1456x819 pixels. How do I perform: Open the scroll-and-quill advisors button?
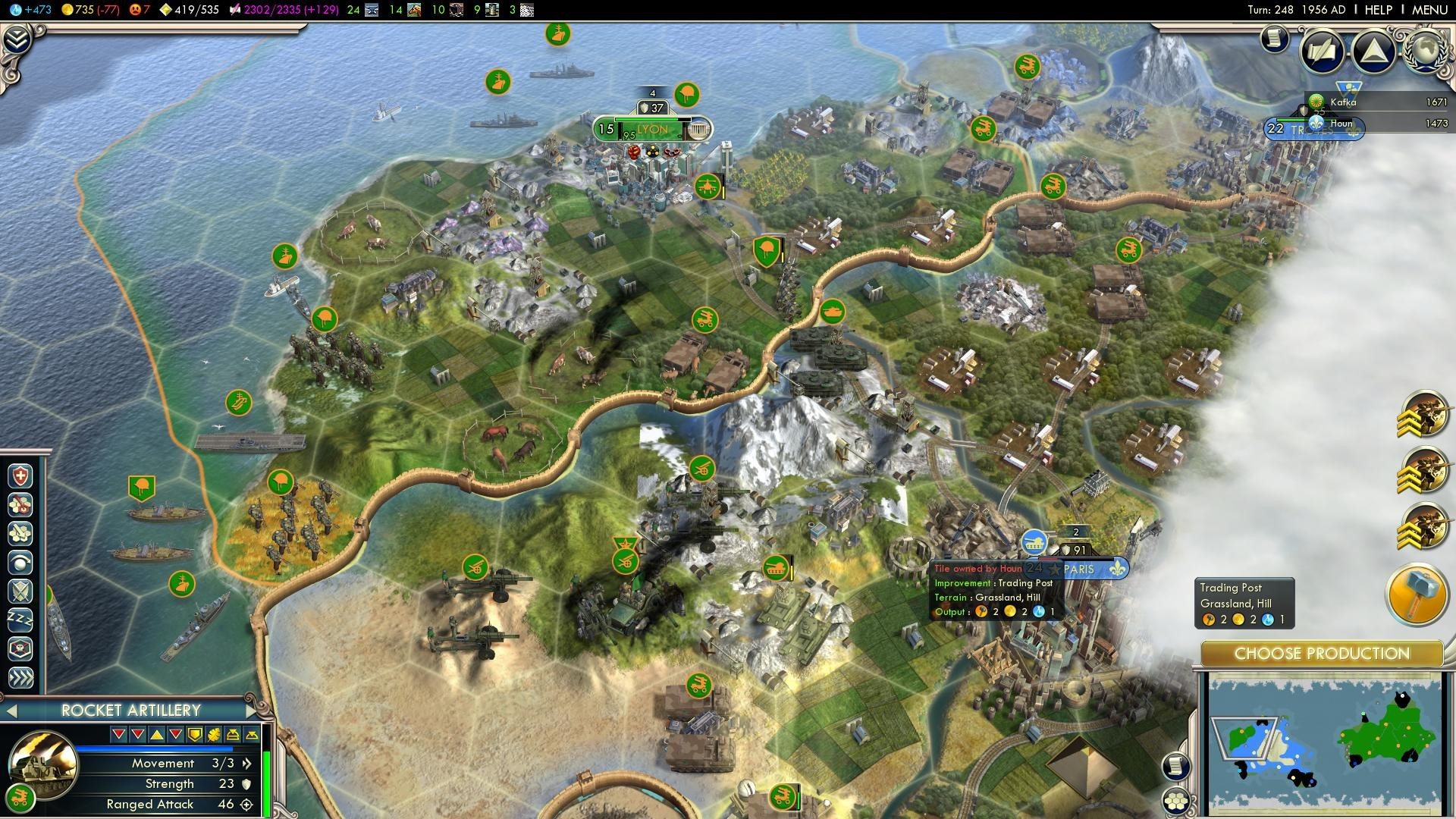[1323, 51]
